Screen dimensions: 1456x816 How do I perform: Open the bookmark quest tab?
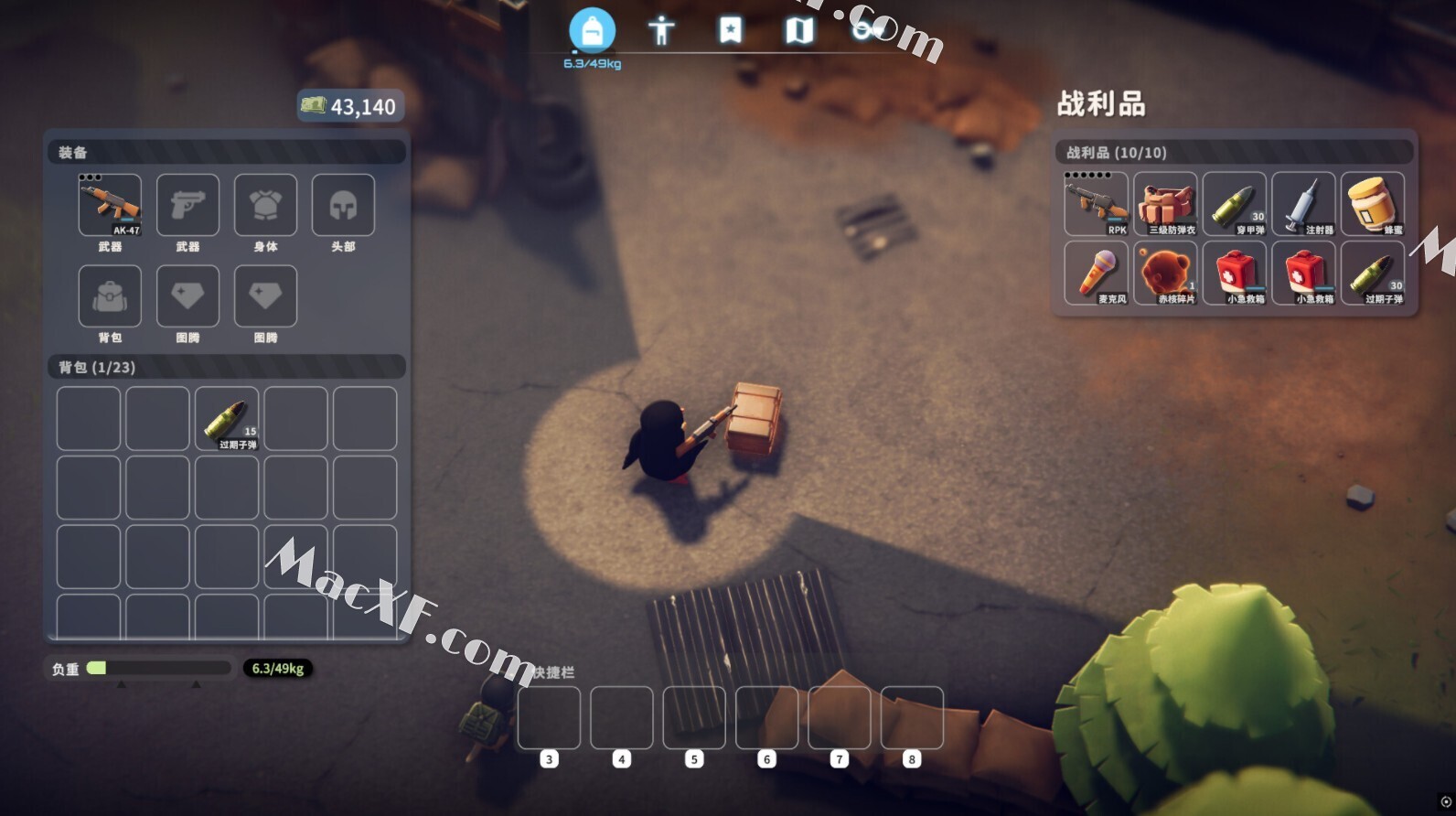pos(730,31)
